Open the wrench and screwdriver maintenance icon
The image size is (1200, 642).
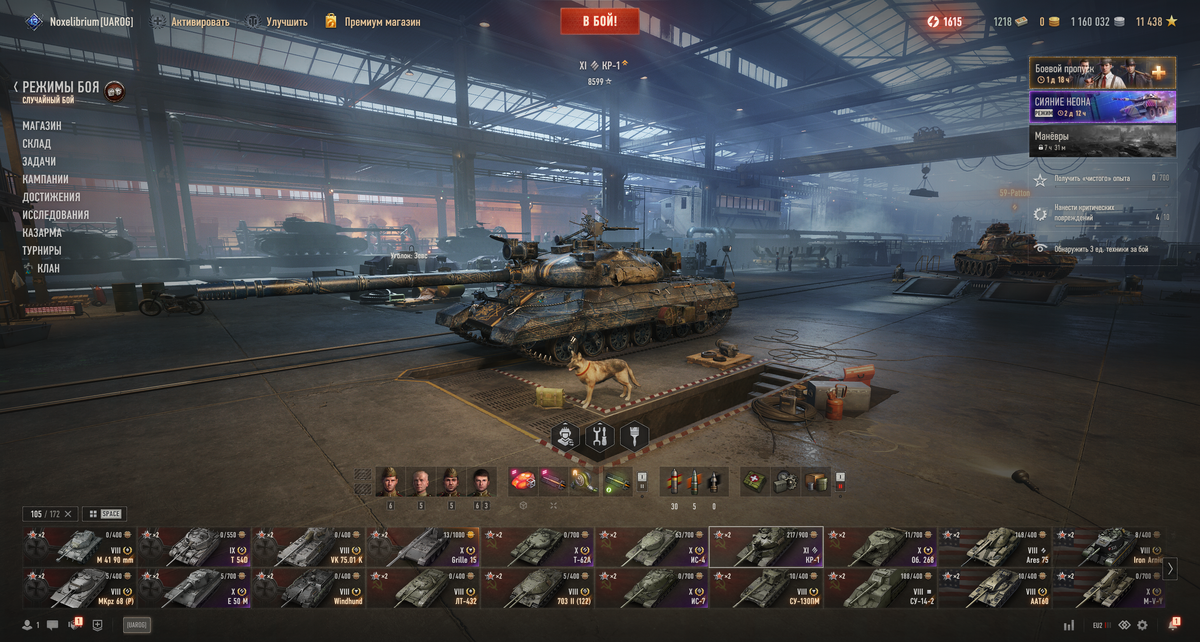(600, 436)
